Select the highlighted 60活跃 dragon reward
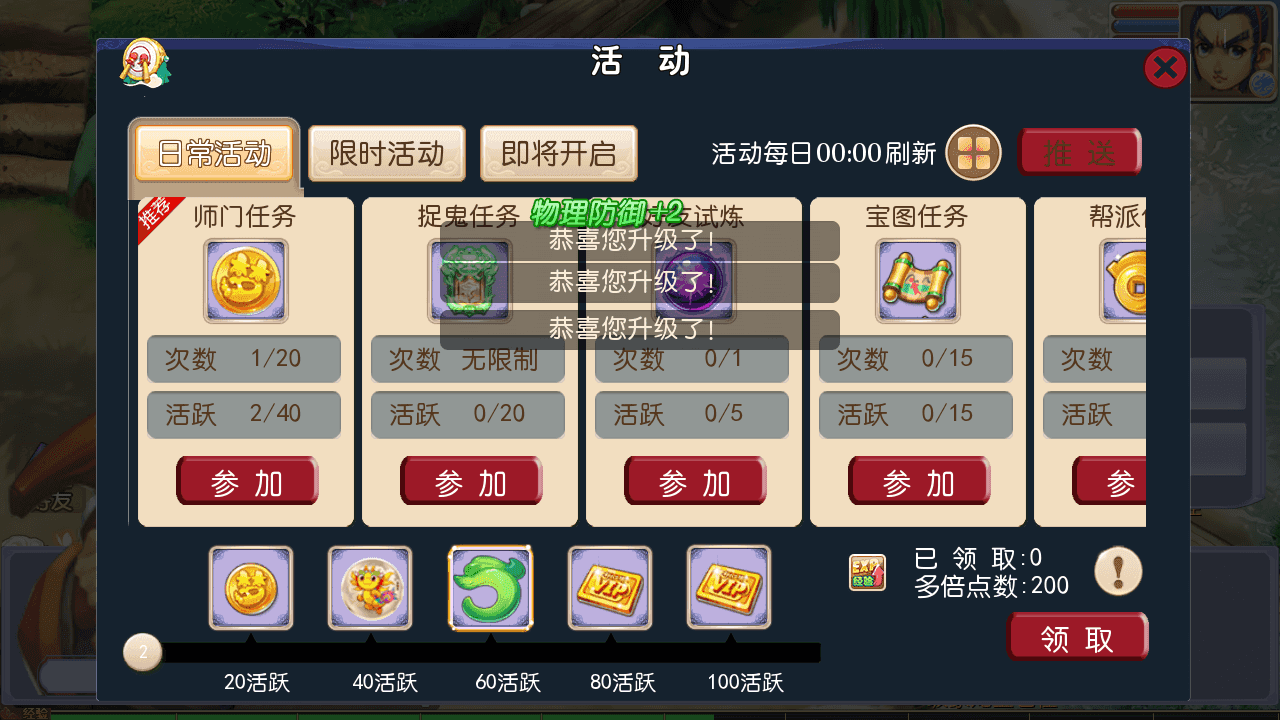 (490, 588)
